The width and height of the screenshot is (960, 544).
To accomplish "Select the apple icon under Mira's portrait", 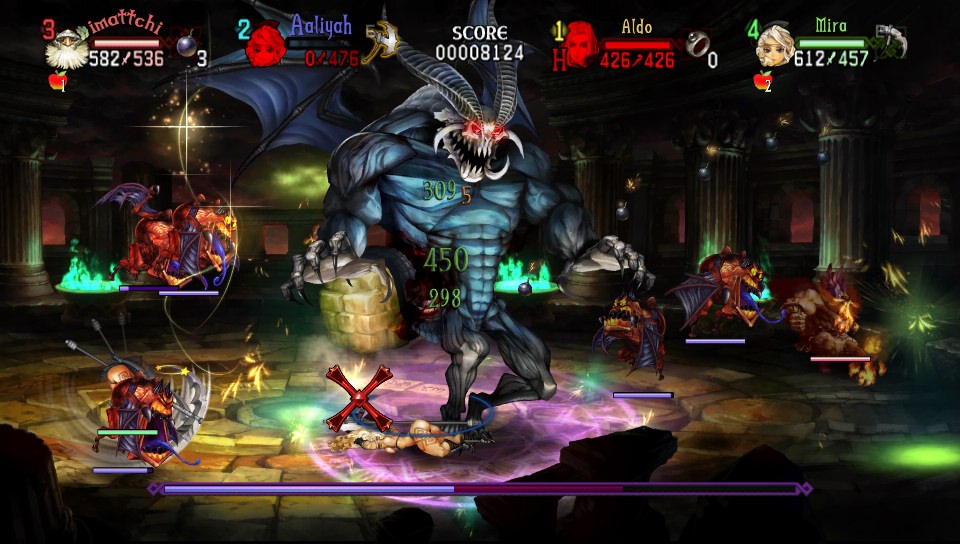I will pyautogui.click(x=762, y=82).
